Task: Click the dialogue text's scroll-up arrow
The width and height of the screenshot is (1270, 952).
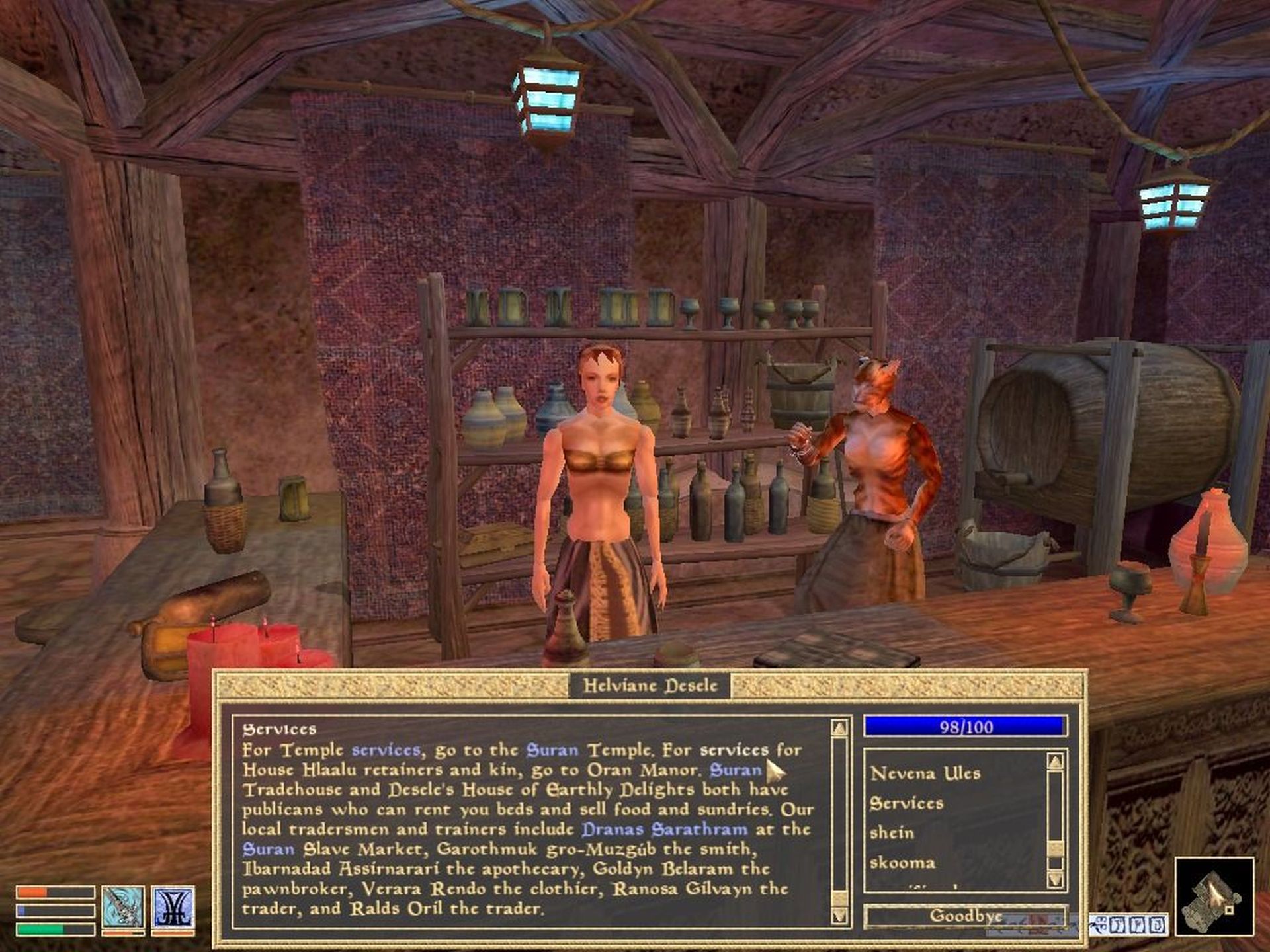Action: click(x=839, y=728)
